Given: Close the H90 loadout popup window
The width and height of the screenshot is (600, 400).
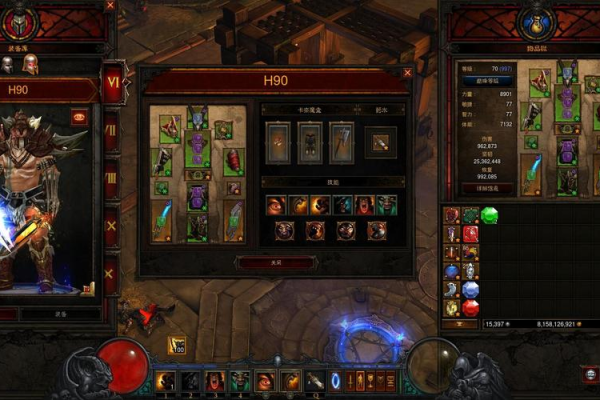Looking at the screenshot, I should [x=407, y=72].
